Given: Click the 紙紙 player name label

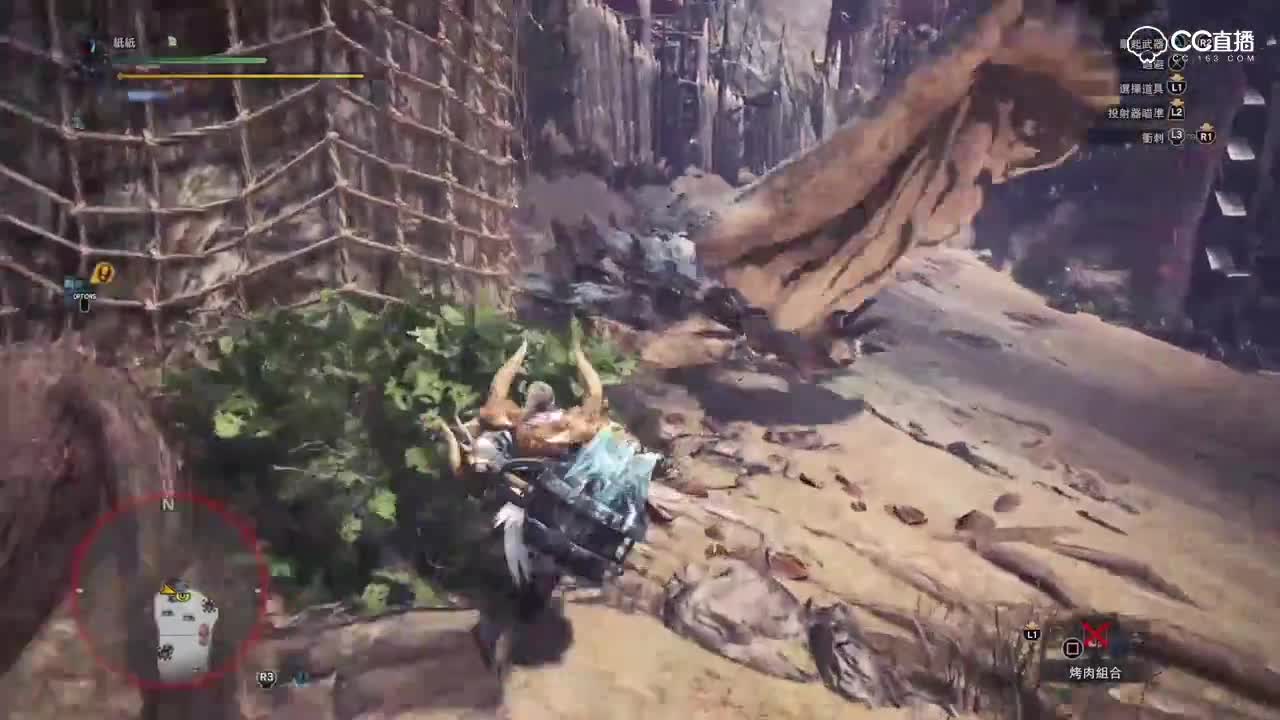Looking at the screenshot, I should click(x=124, y=41).
